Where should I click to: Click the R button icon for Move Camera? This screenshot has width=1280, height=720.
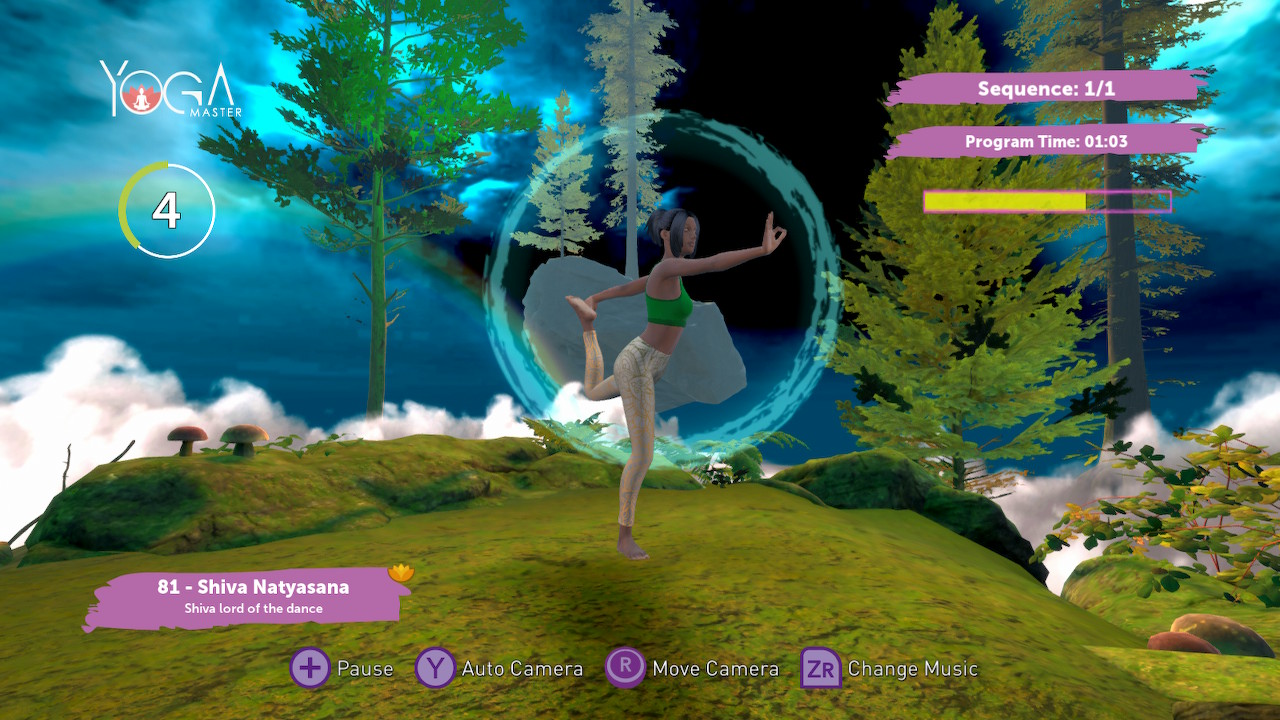(624, 668)
